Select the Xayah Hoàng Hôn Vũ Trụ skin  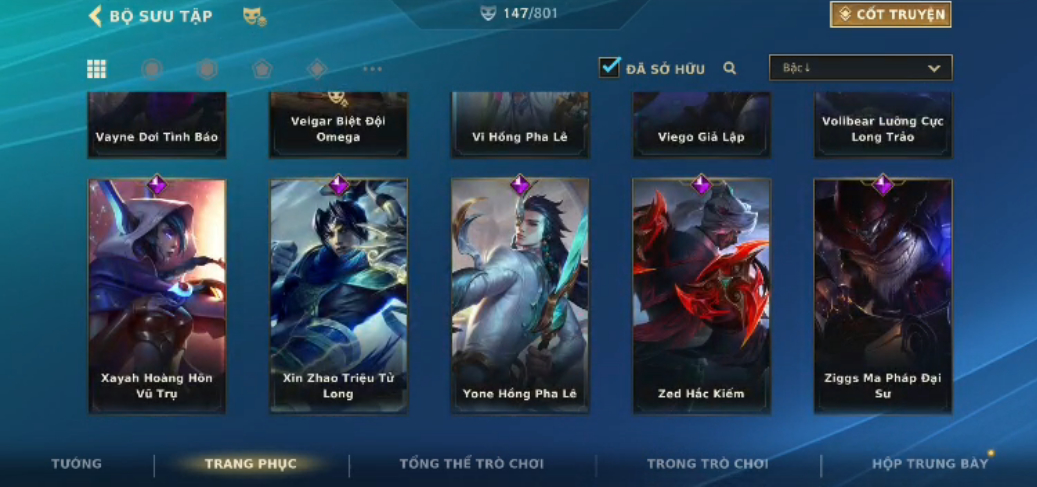tap(157, 295)
